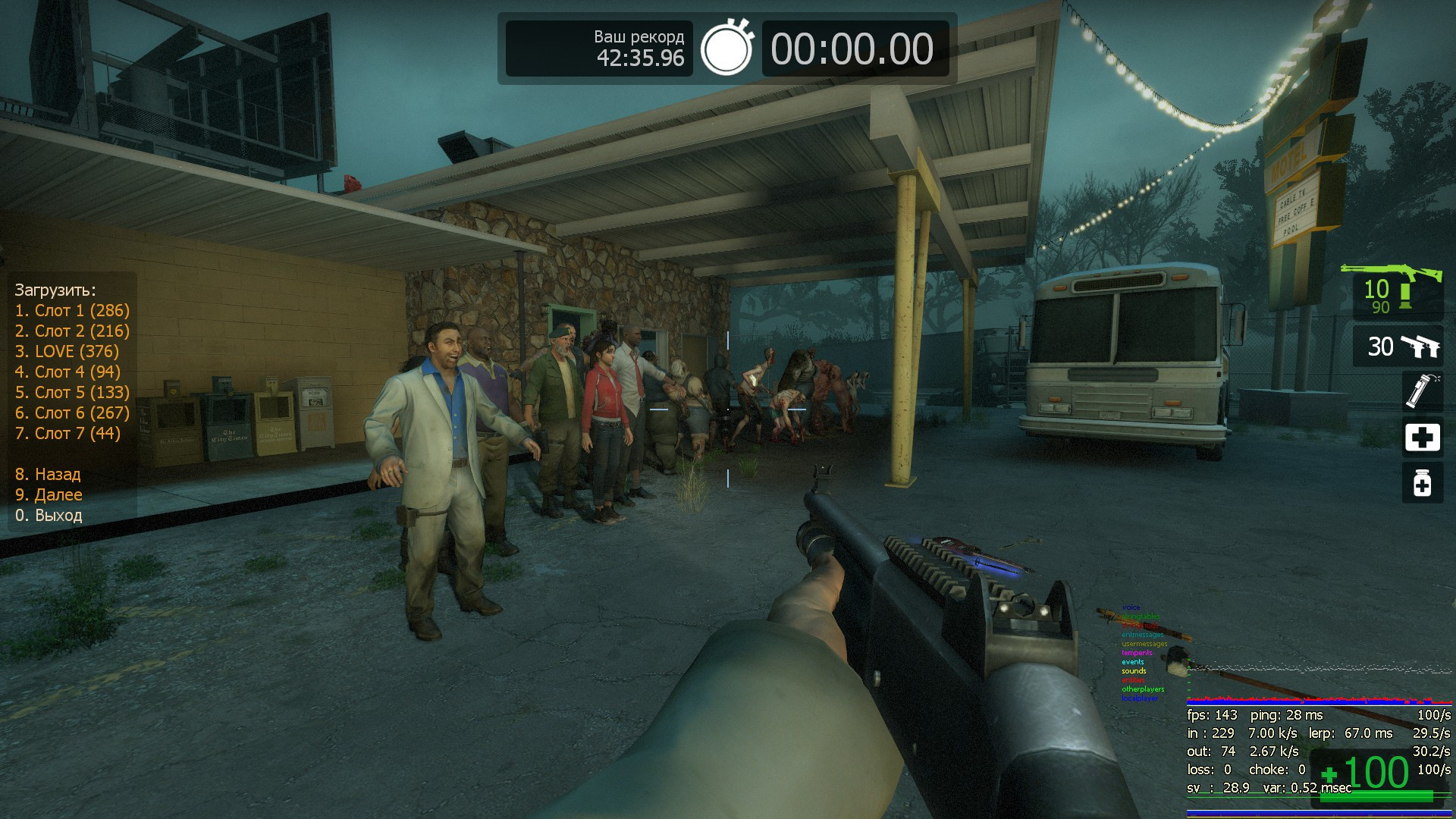This screenshot has width=1456, height=819.
Task: Choose Слот 4 (94) from the list
Action: [x=67, y=372]
